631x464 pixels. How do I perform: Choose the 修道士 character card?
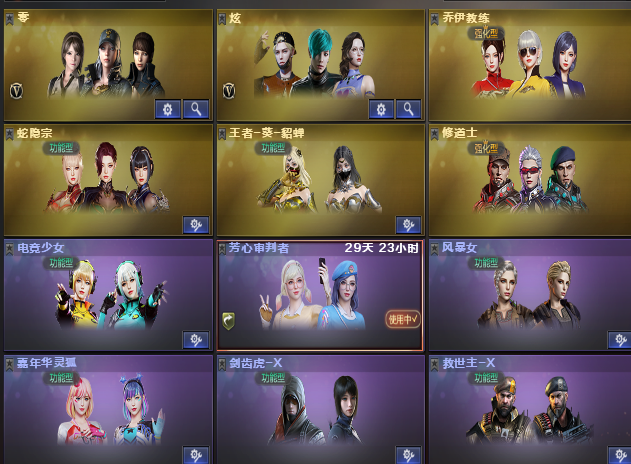(x=530, y=178)
